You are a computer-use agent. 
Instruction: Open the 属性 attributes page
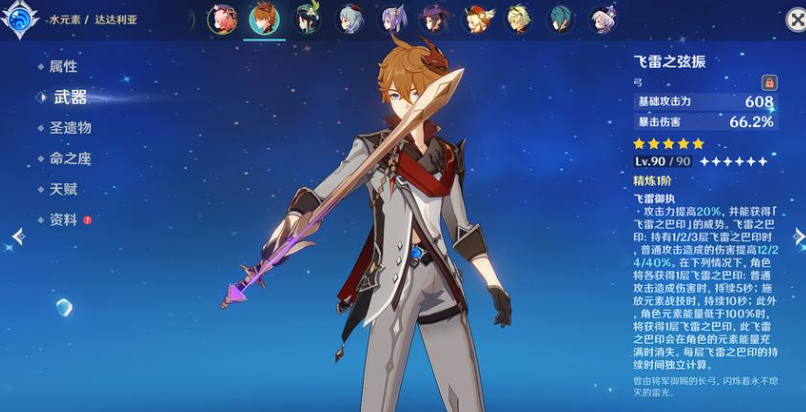coord(62,66)
